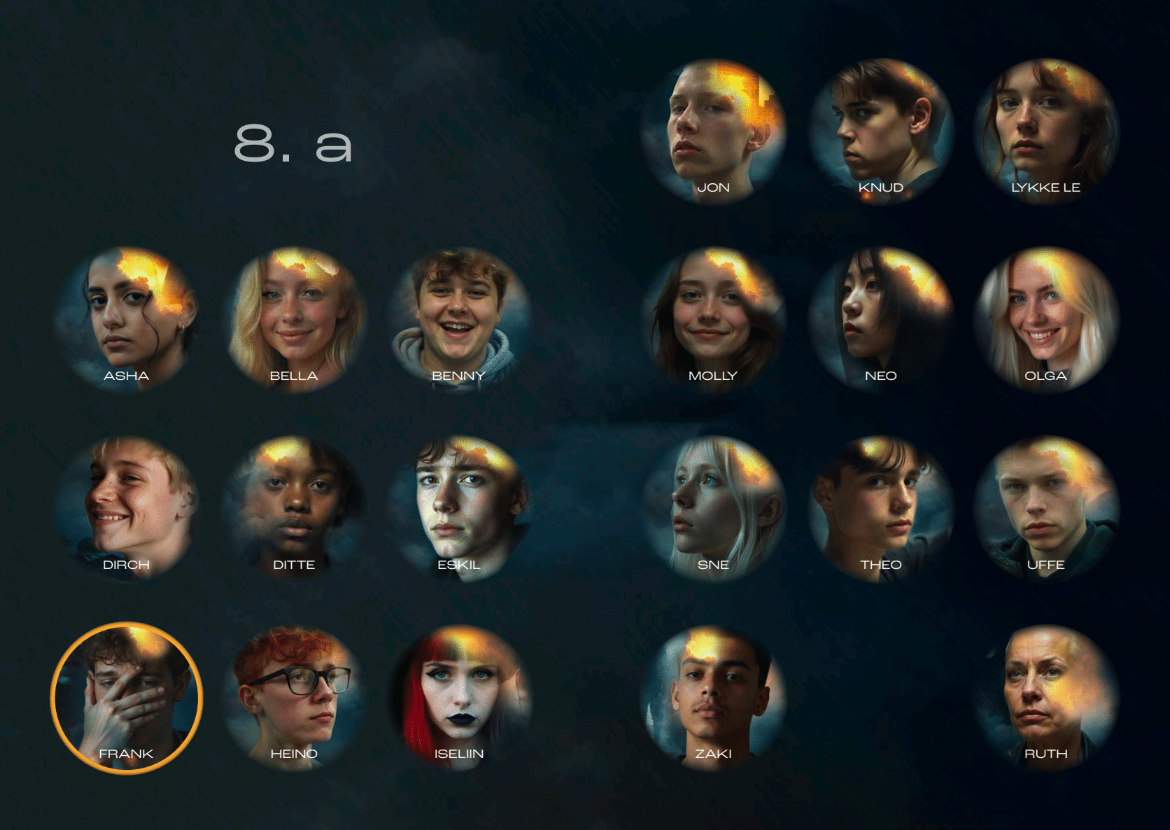Choose Asha's character portrait

pyautogui.click(x=127, y=320)
